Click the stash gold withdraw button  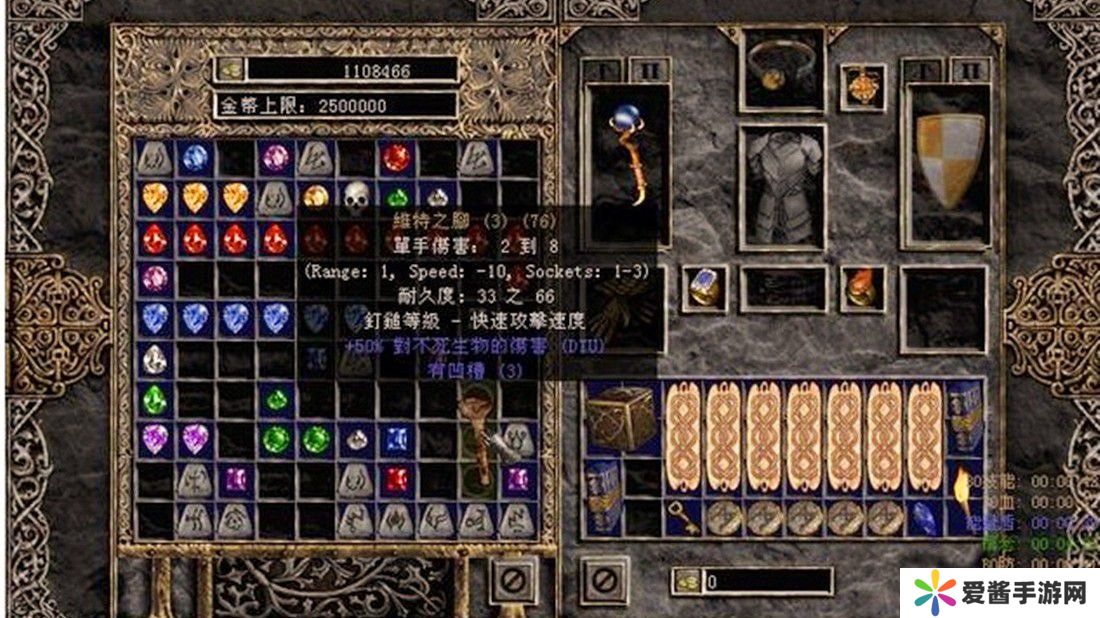coord(231,70)
